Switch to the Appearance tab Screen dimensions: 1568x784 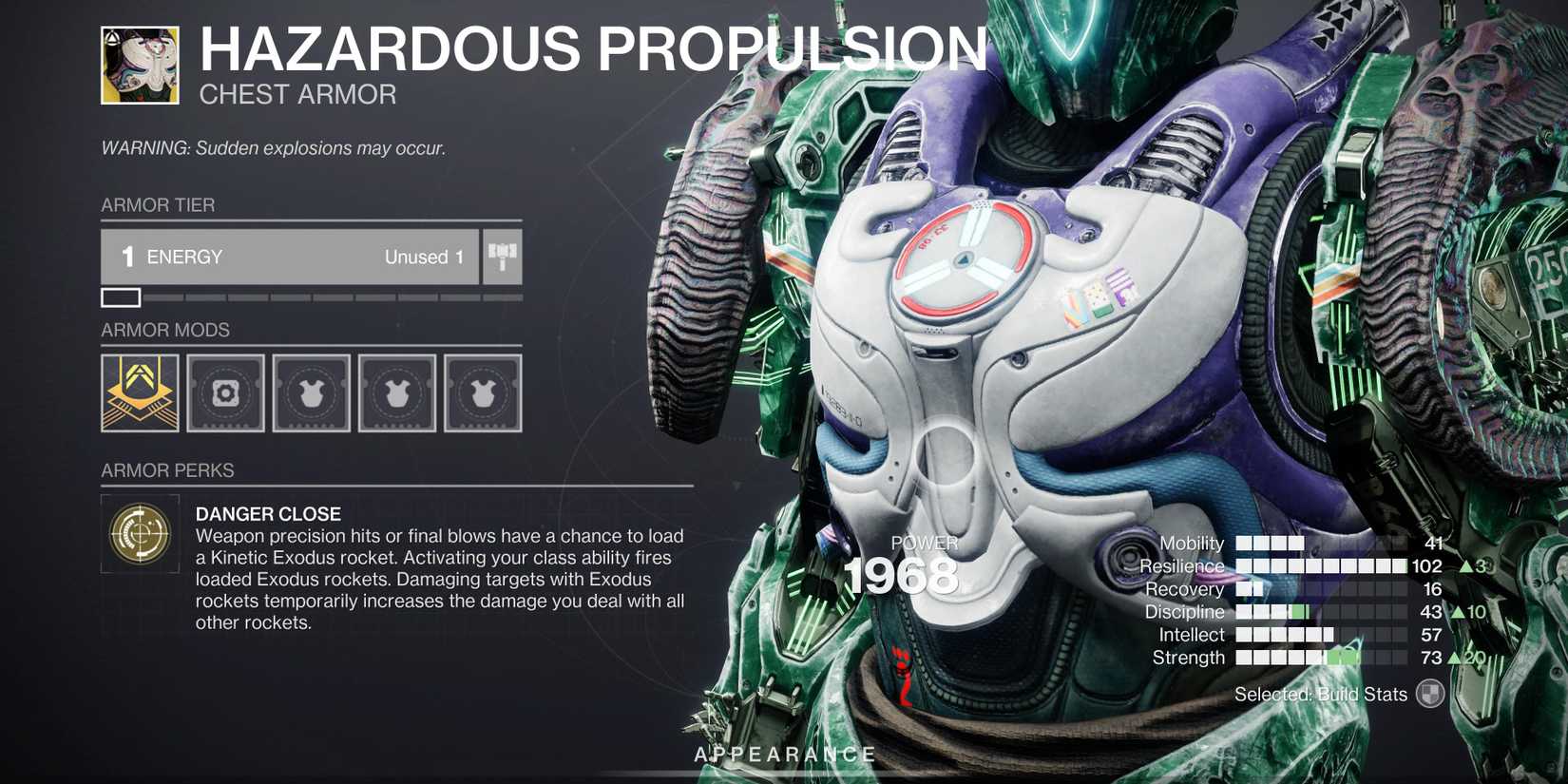point(783,754)
